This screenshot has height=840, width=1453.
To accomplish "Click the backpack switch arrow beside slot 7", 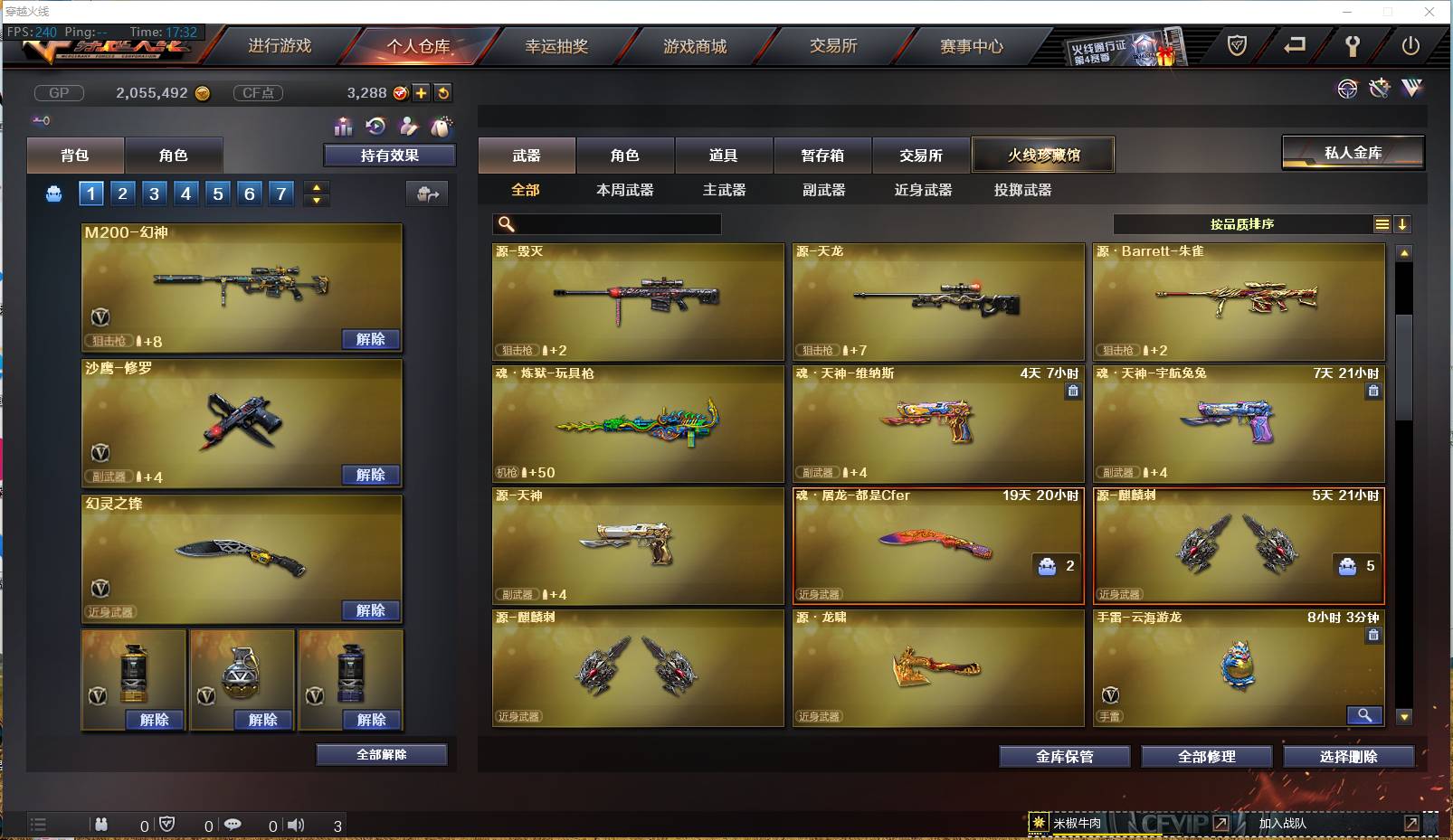I will coord(426,193).
